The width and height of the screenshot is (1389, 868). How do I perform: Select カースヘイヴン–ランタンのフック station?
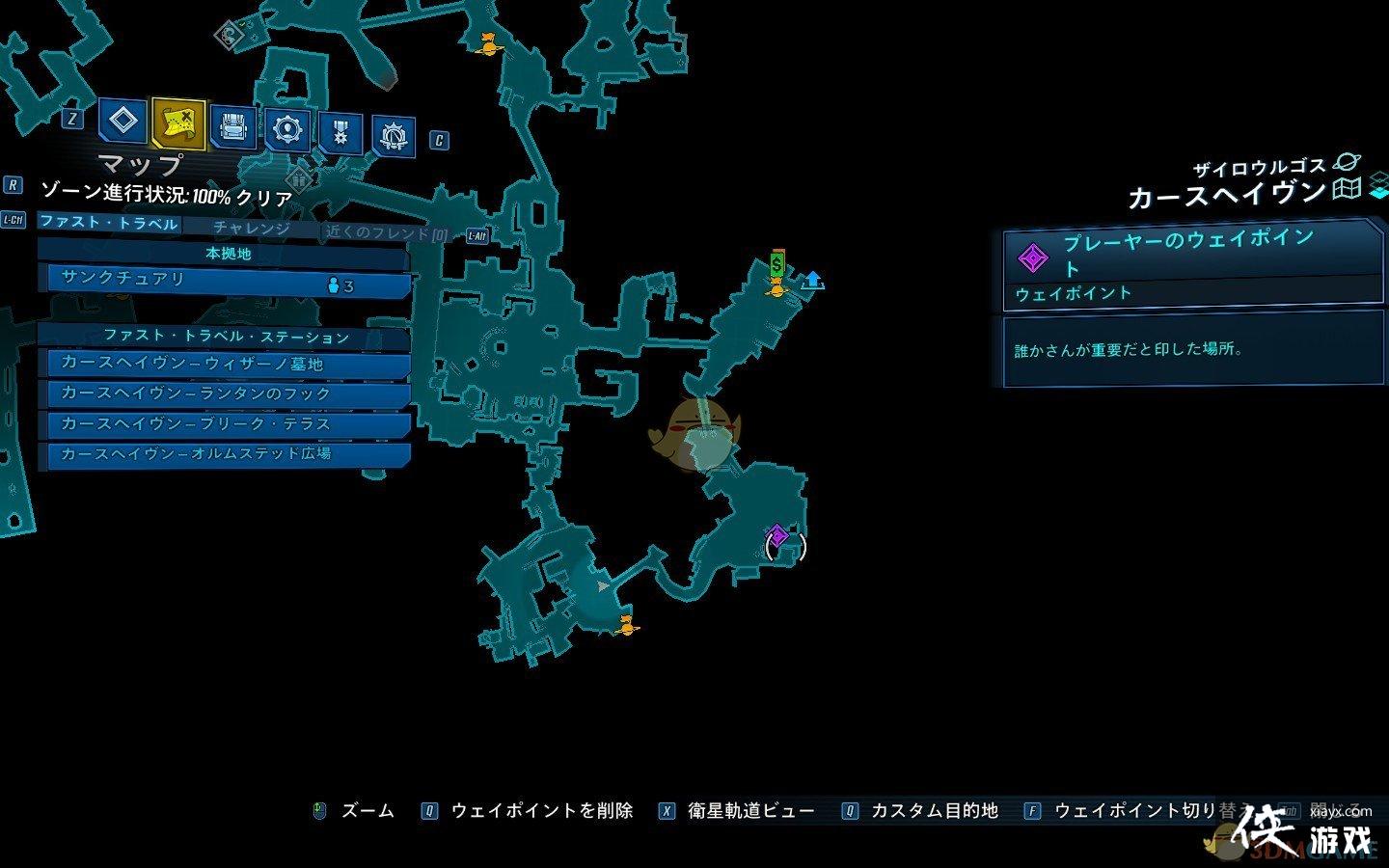228,393
